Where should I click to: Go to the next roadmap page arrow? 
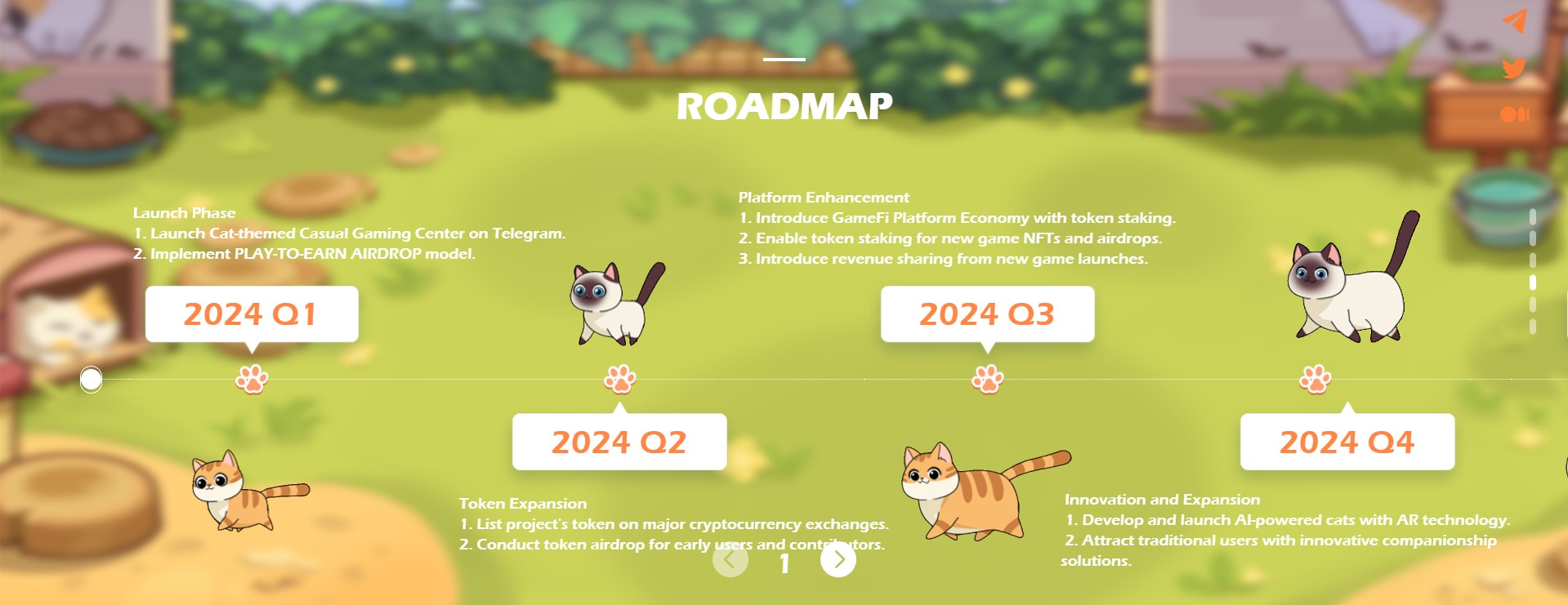tap(838, 560)
